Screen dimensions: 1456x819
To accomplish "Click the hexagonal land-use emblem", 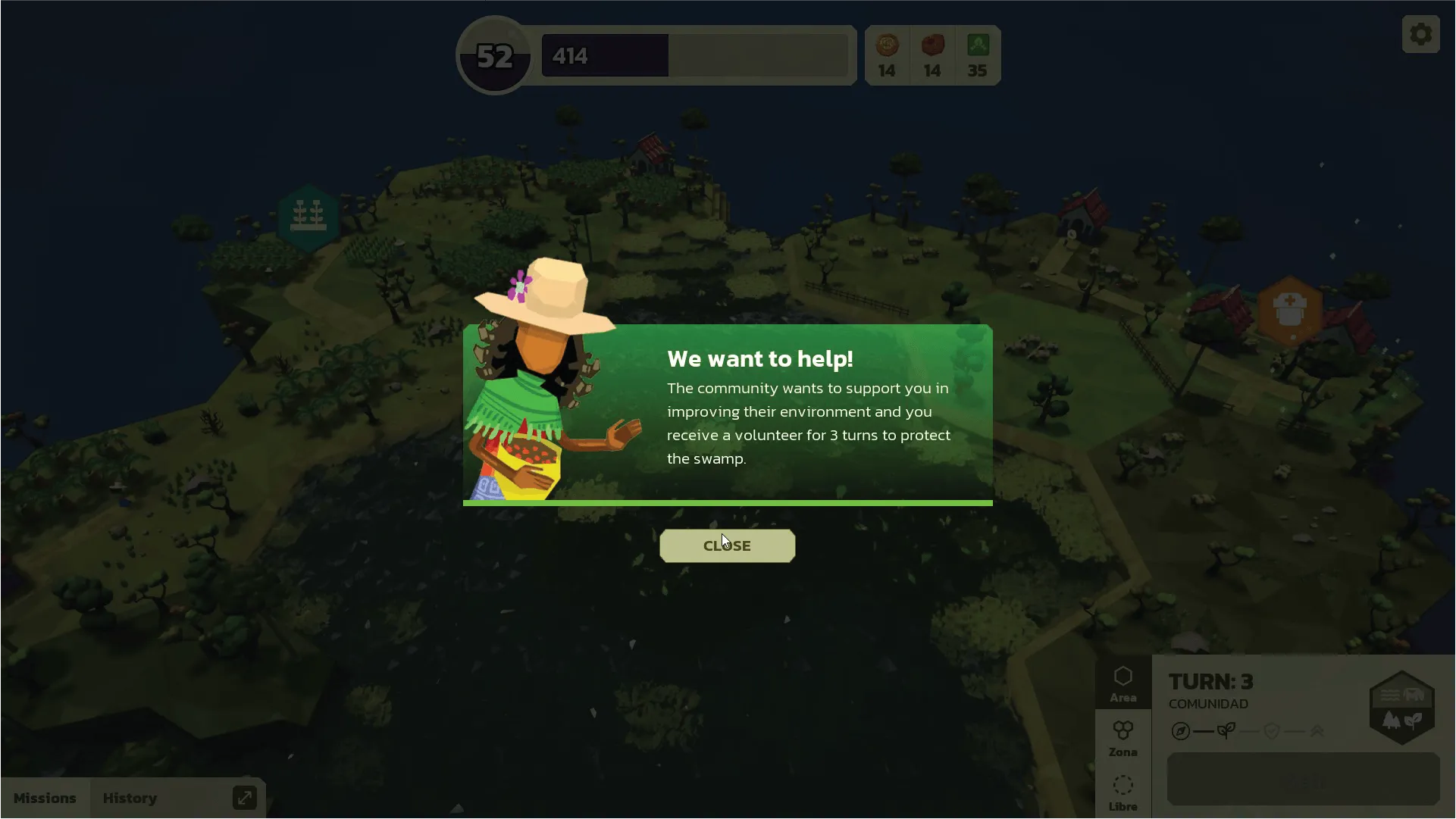I will [x=1401, y=707].
